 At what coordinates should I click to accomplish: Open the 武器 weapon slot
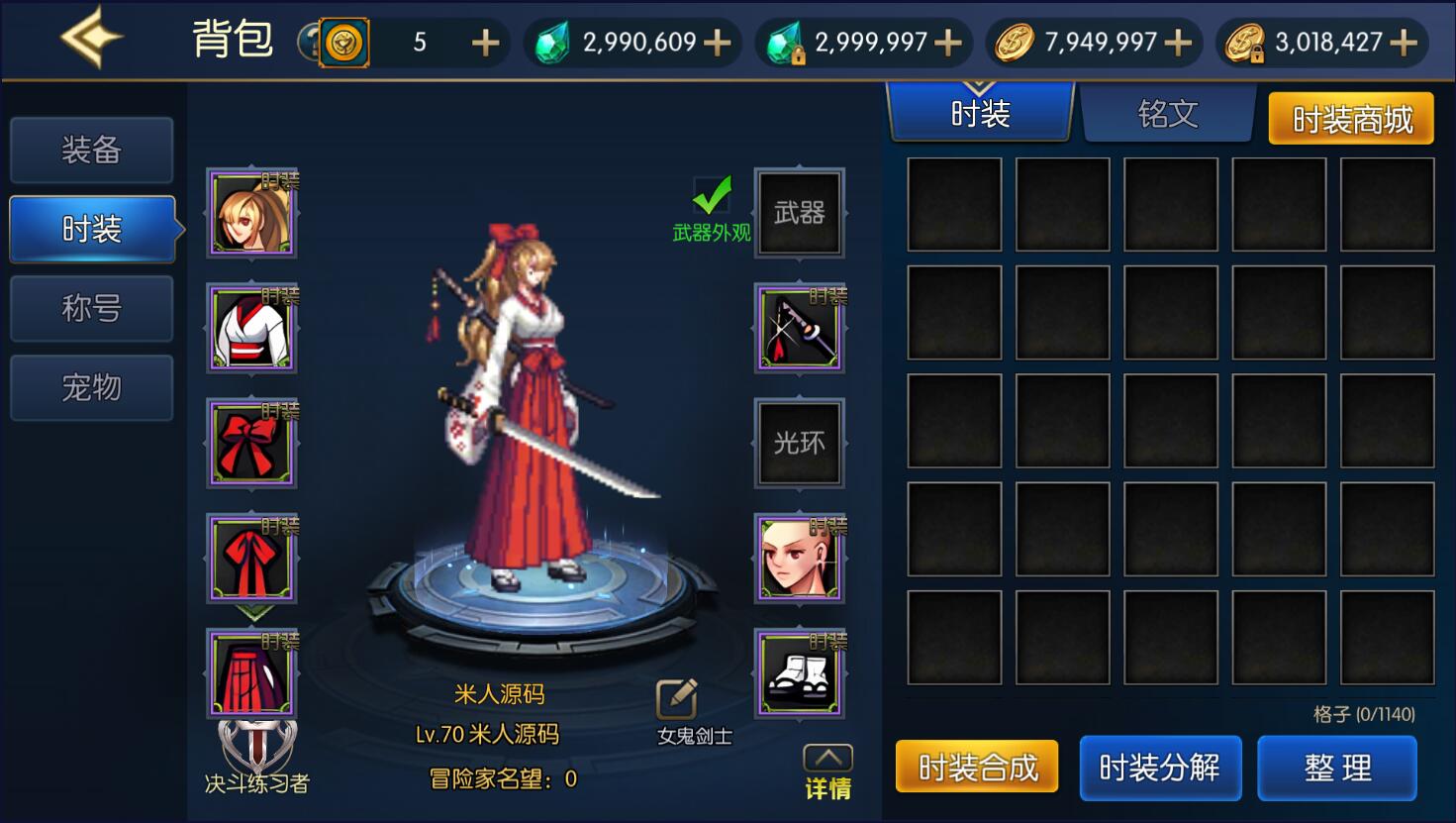(x=800, y=213)
